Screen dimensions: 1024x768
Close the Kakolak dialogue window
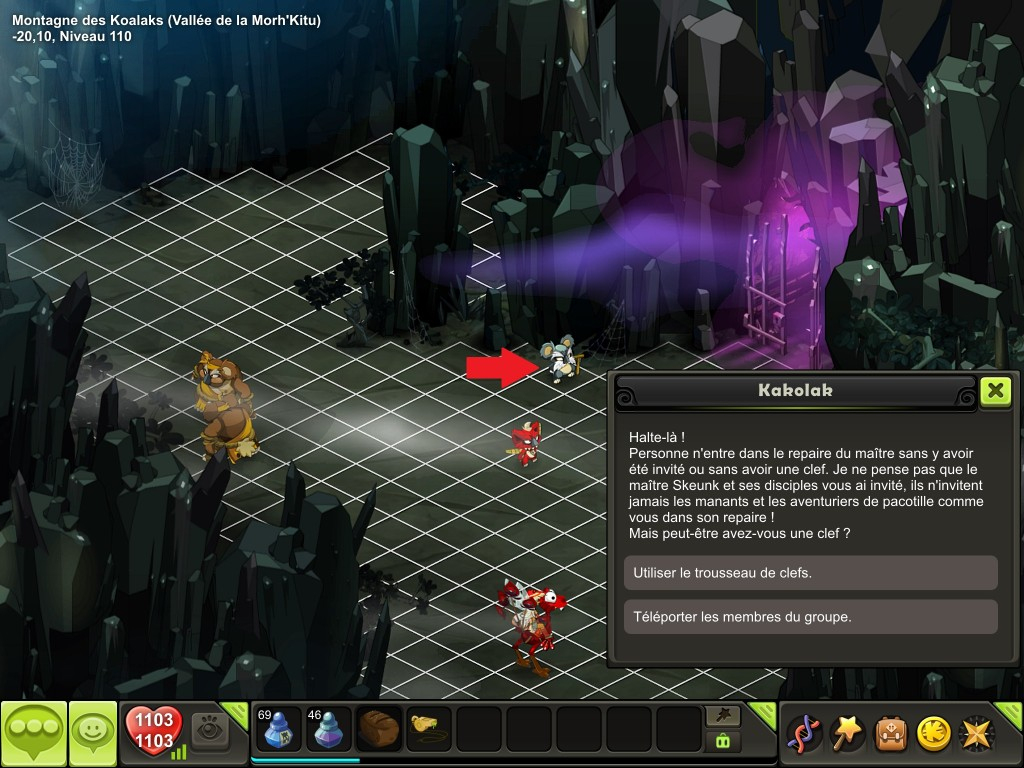coord(995,390)
